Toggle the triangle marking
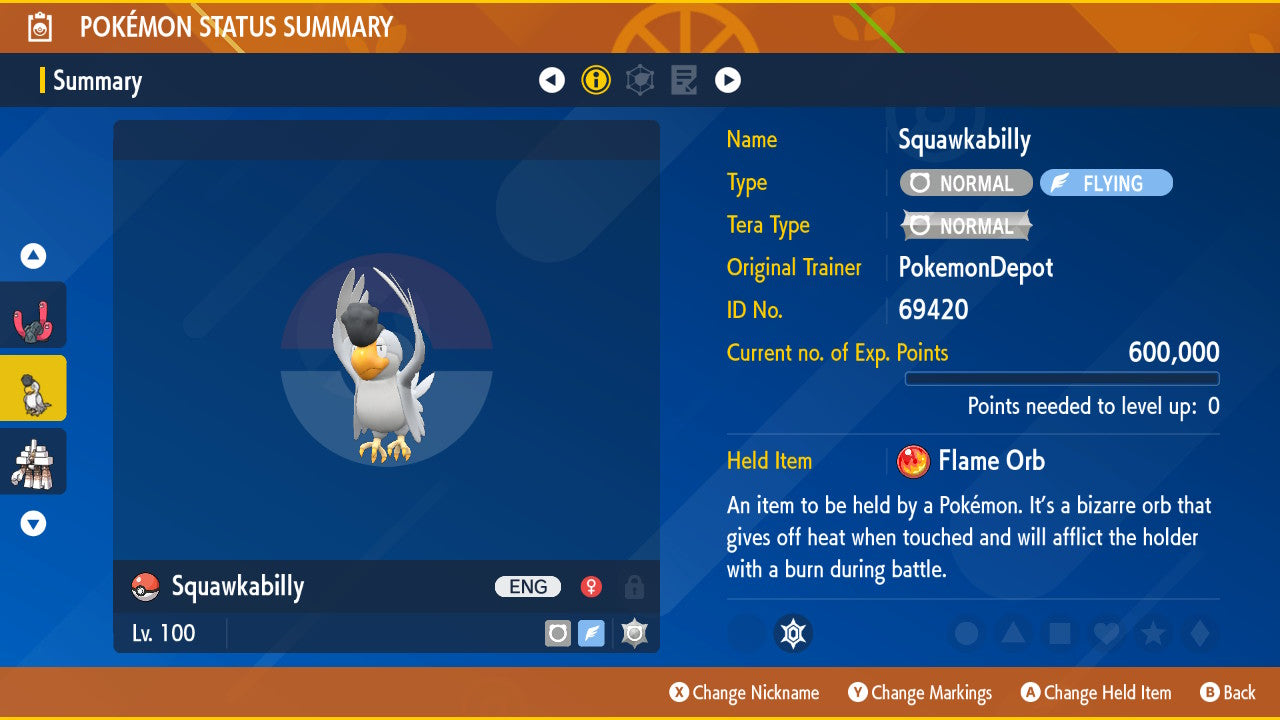The height and width of the screenshot is (720, 1280). (x=1012, y=633)
